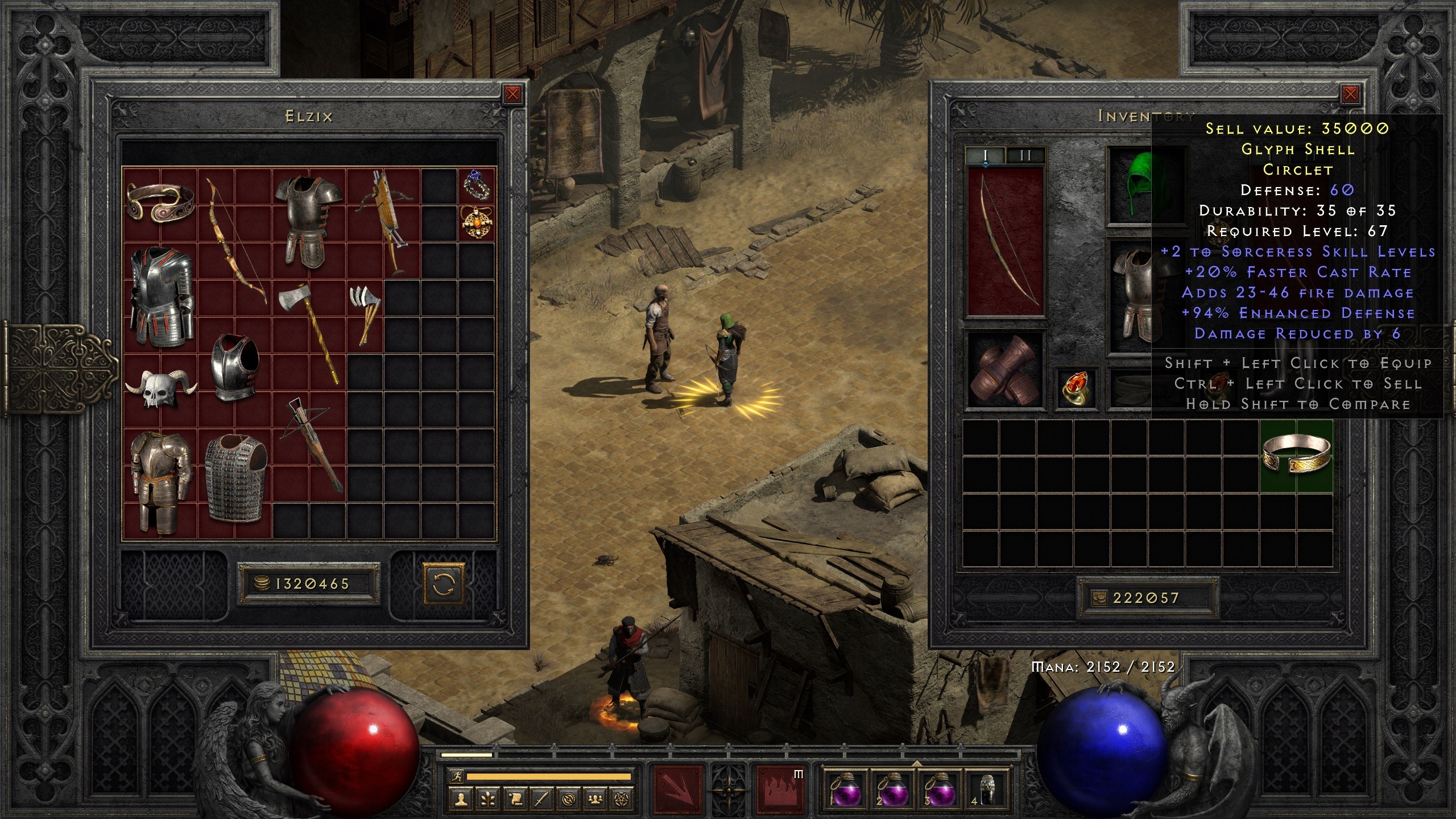Viewport: 1456px width, 819px height.
Task: Open the quest scroll icon
Action: click(514, 800)
